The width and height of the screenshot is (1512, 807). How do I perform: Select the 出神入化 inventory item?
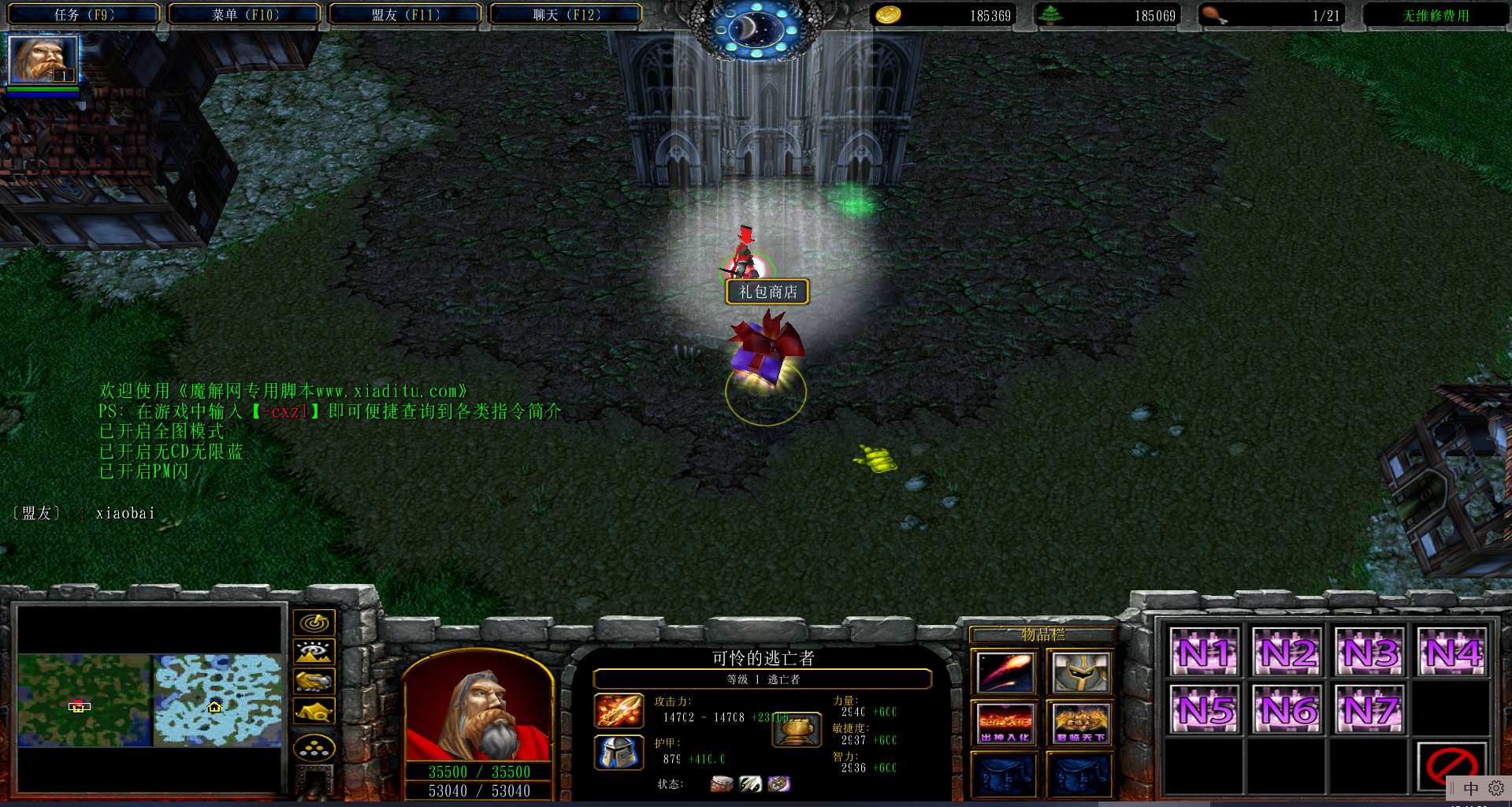1005,723
